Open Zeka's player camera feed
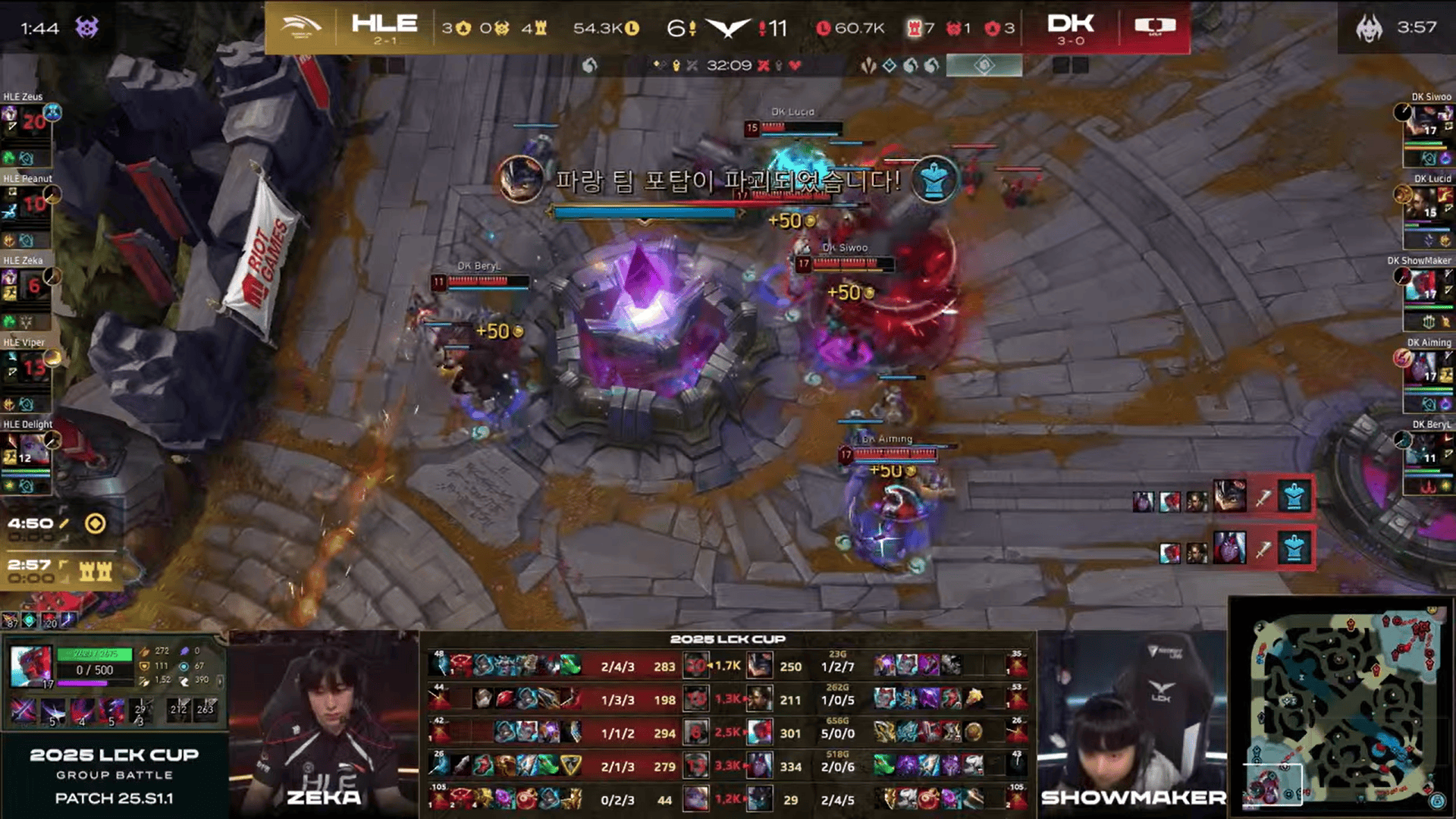 pyautogui.click(x=324, y=724)
